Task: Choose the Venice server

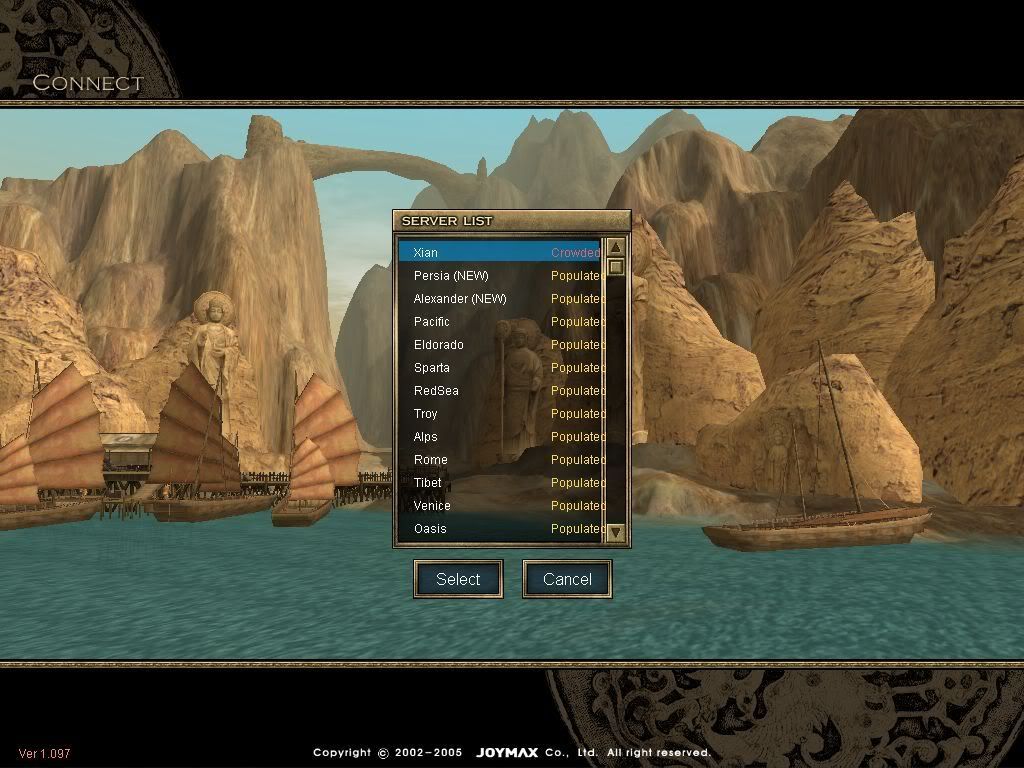Action: click(x=498, y=506)
